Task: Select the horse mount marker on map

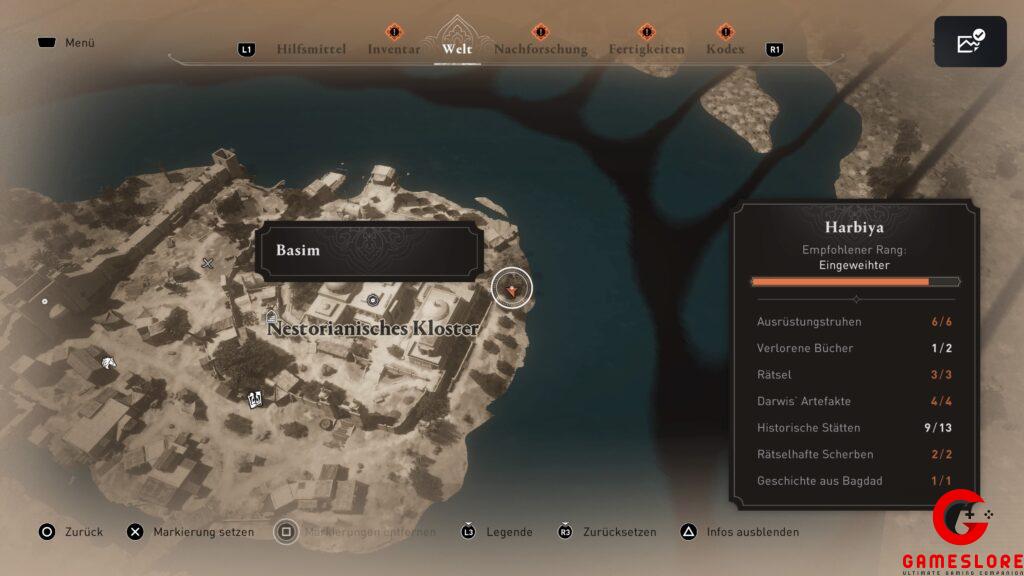Action: [x=107, y=359]
